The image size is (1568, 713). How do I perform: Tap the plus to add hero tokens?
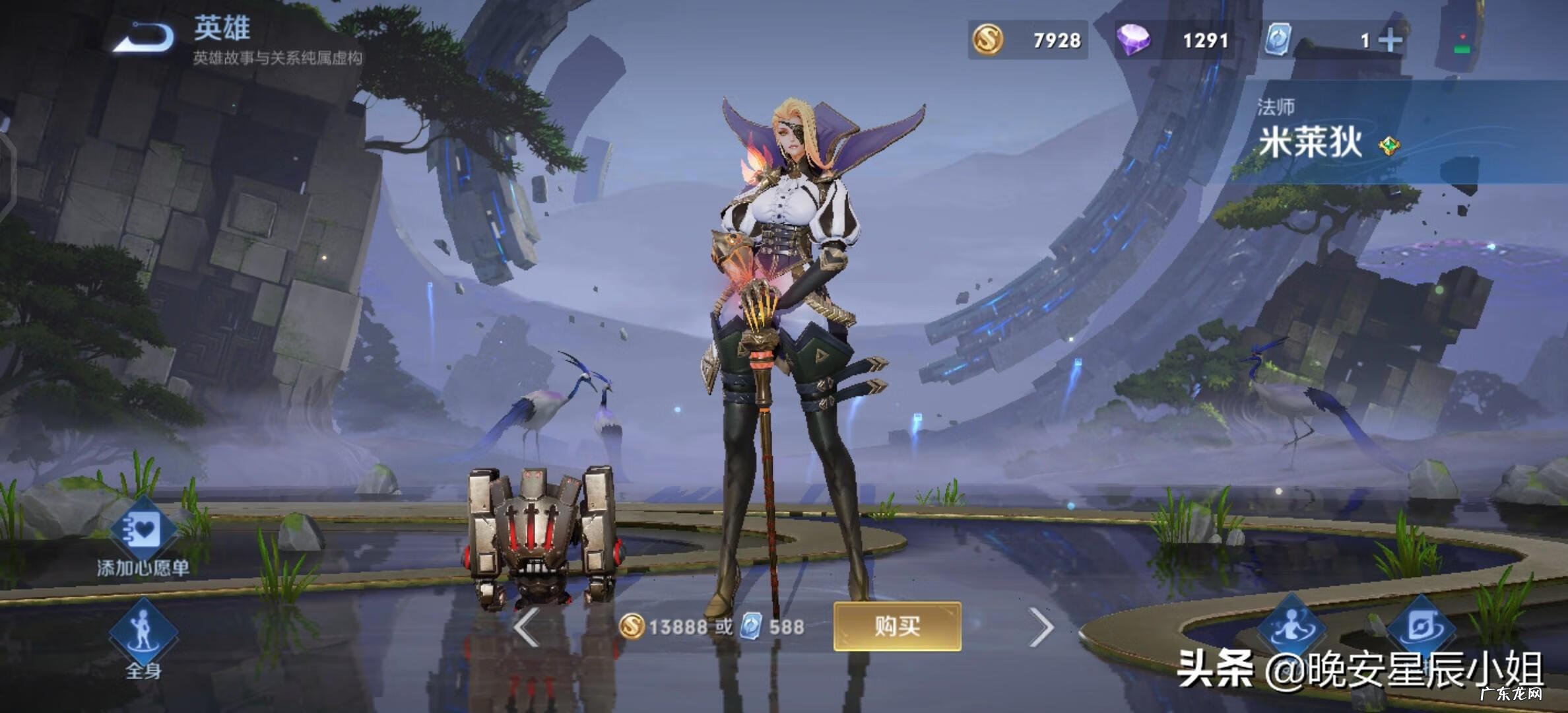coord(1390,41)
